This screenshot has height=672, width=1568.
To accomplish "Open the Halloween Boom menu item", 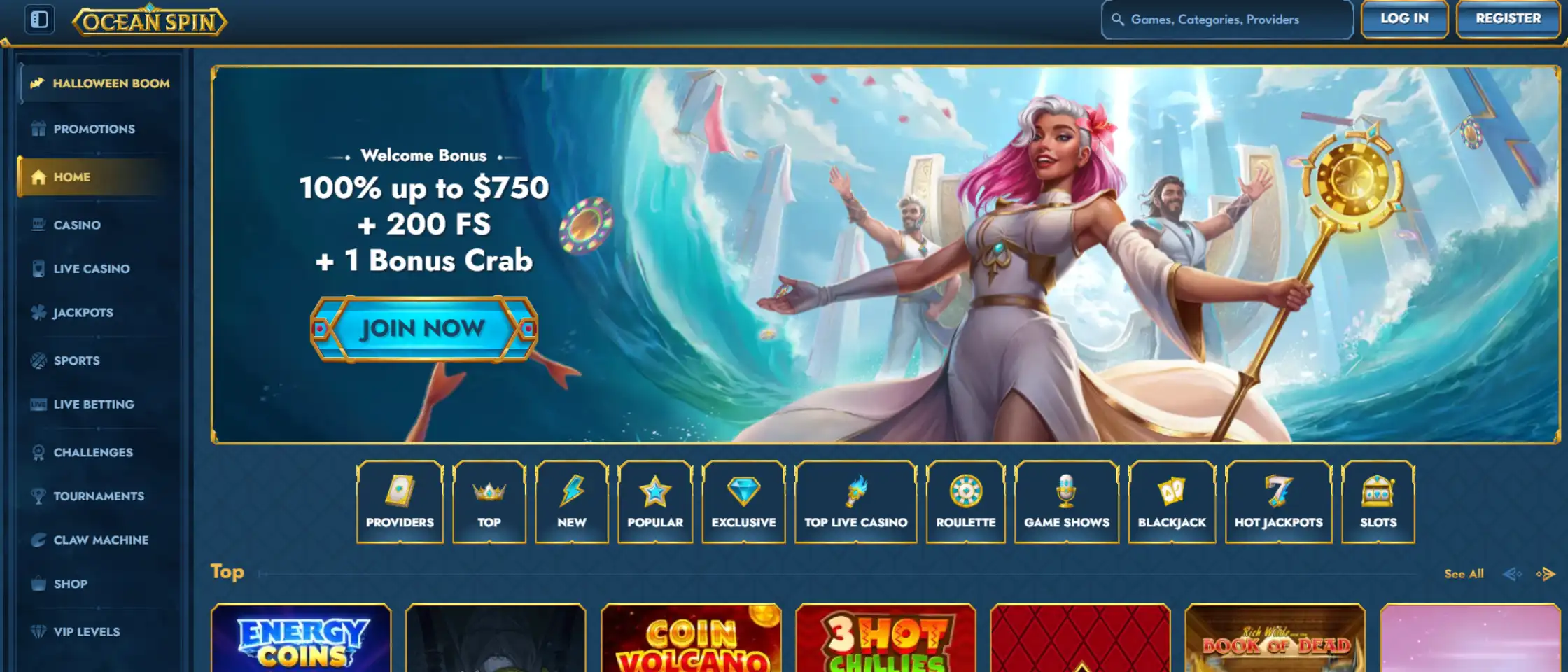I will [98, 83].
